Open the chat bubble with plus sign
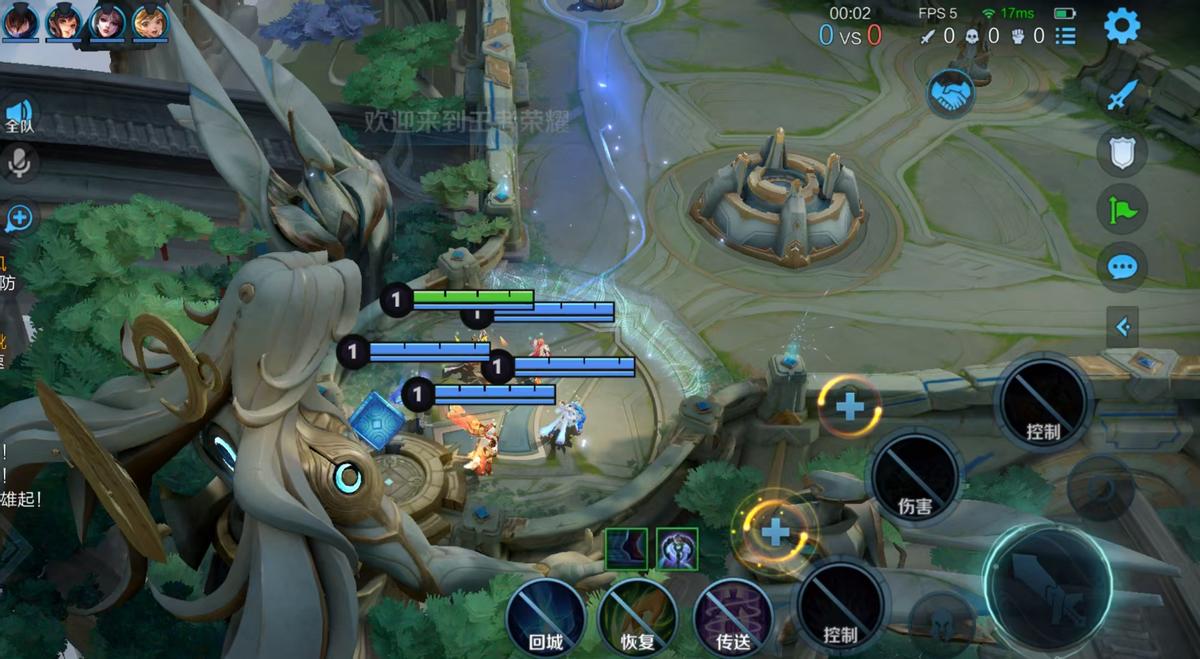 coord(19,217)
